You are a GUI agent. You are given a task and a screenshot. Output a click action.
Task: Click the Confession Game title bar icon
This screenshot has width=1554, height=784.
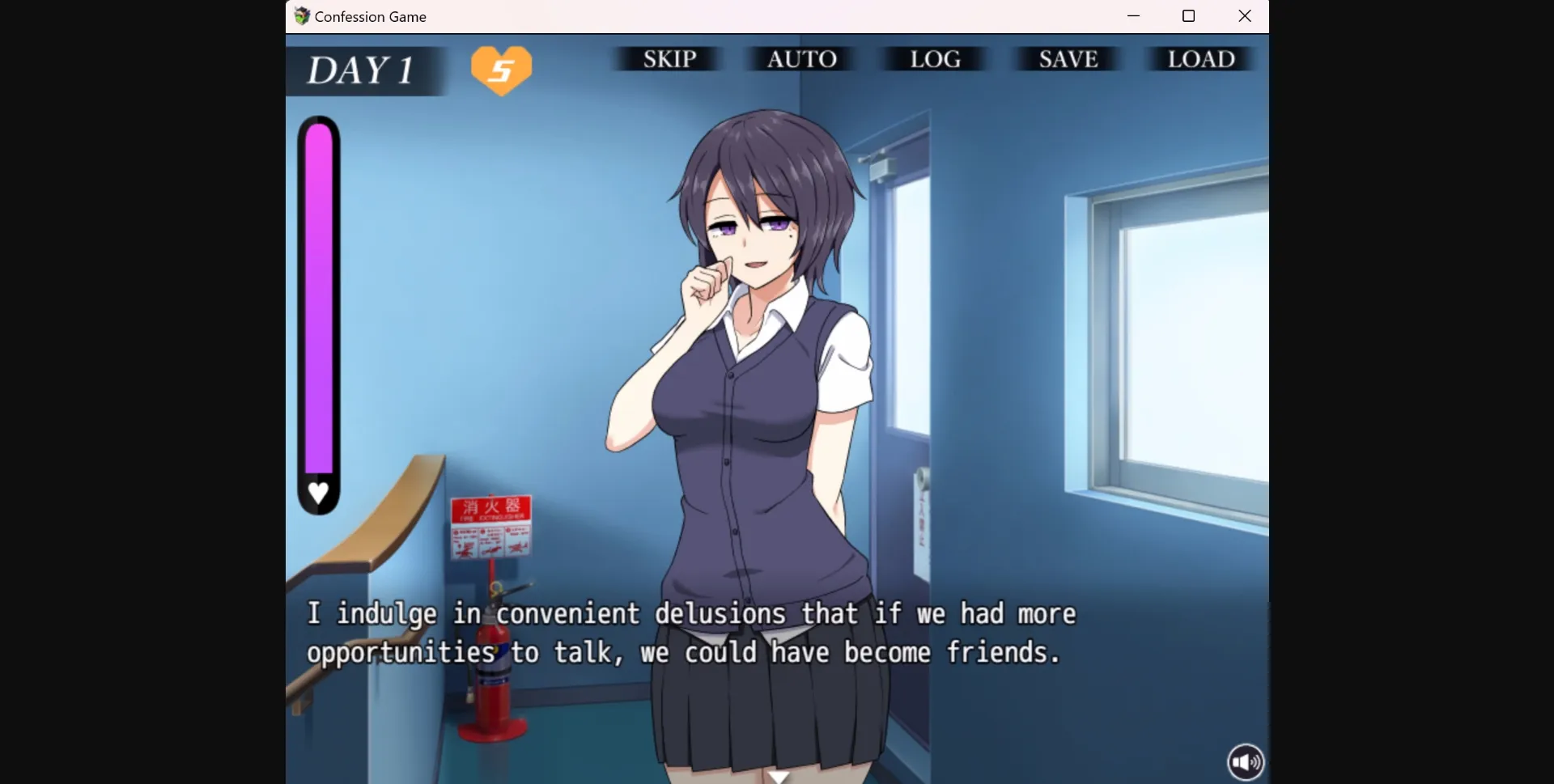[300, 15]
